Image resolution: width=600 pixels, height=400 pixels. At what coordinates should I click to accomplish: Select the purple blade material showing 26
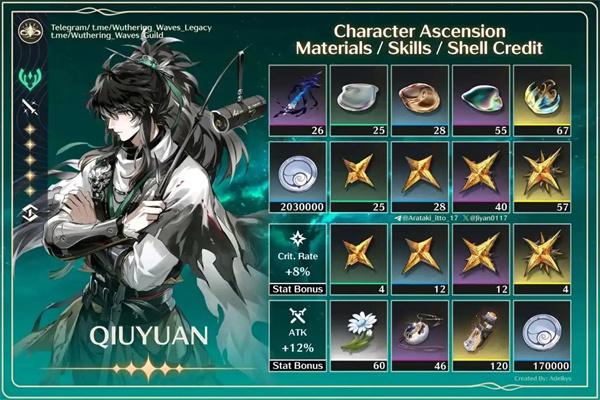tap(300, 99)
